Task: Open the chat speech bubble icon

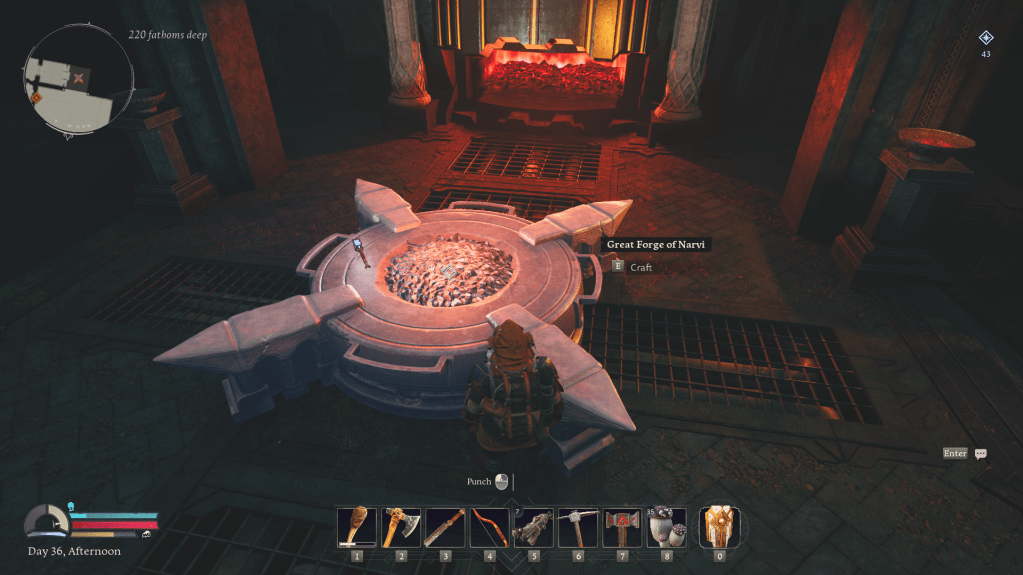Action: tap(981, 453)
